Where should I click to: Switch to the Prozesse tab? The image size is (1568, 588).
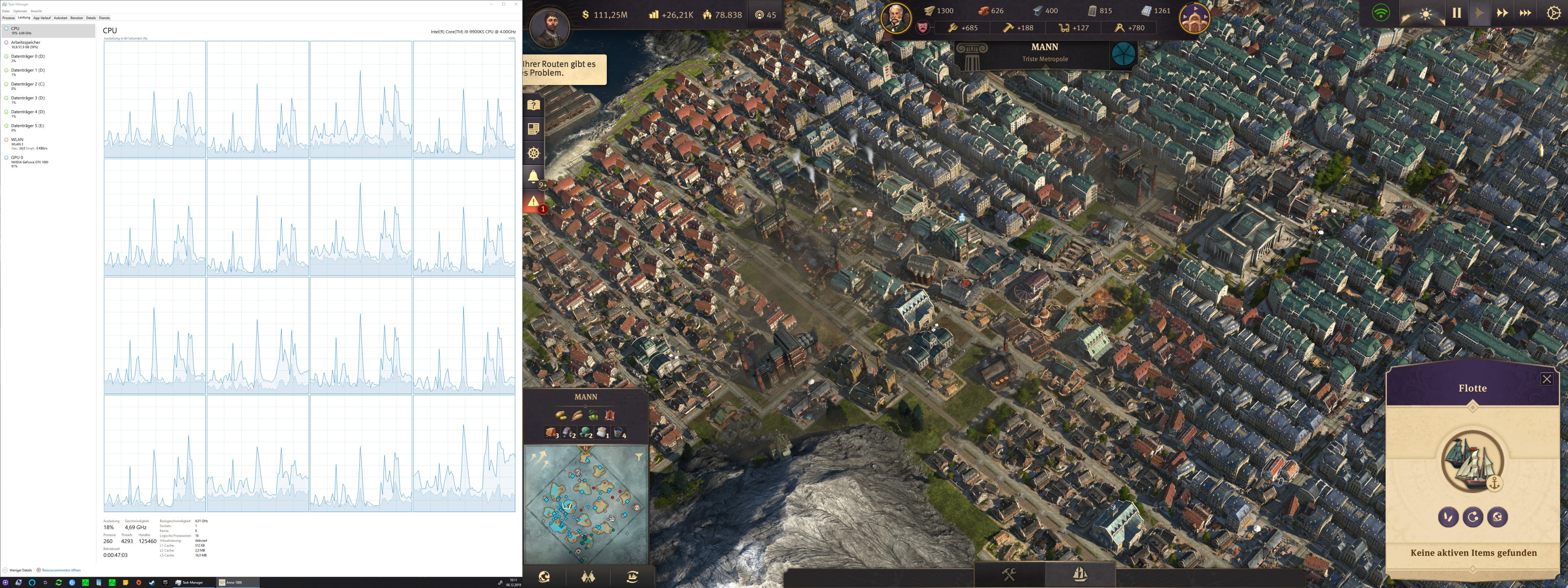click(8, 18)
